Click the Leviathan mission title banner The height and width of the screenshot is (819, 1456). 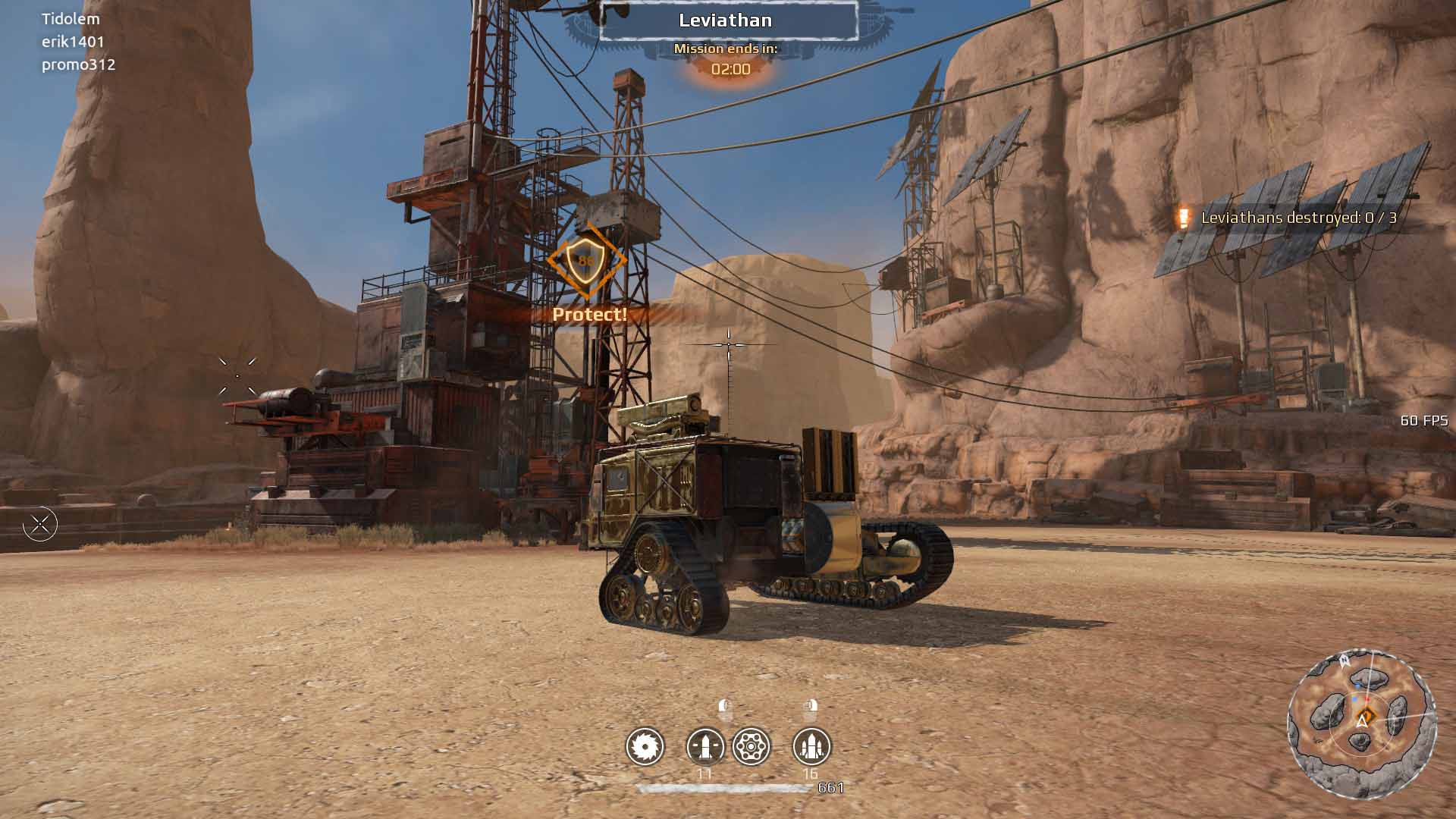point(726,20)
